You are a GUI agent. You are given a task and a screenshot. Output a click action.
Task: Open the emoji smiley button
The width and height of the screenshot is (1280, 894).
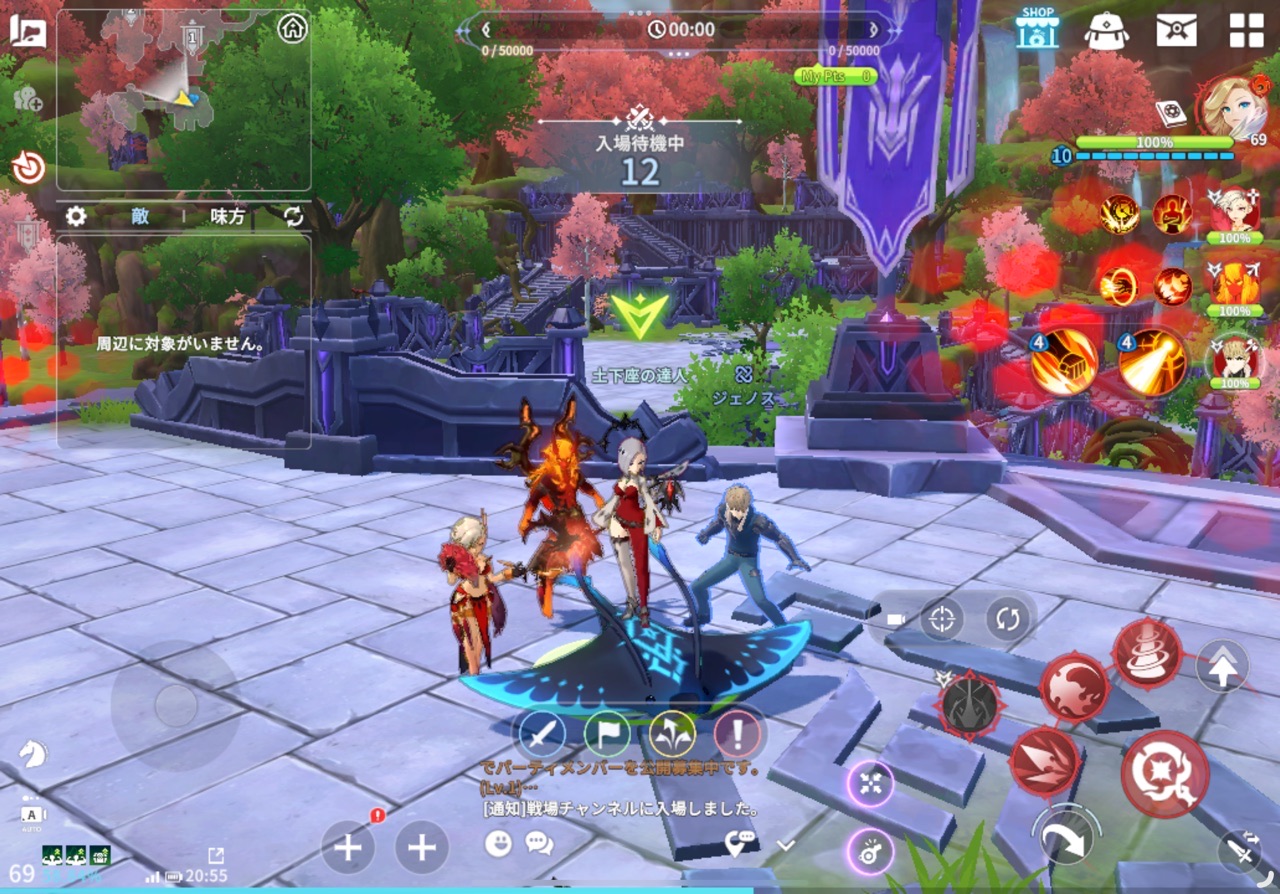497,843
